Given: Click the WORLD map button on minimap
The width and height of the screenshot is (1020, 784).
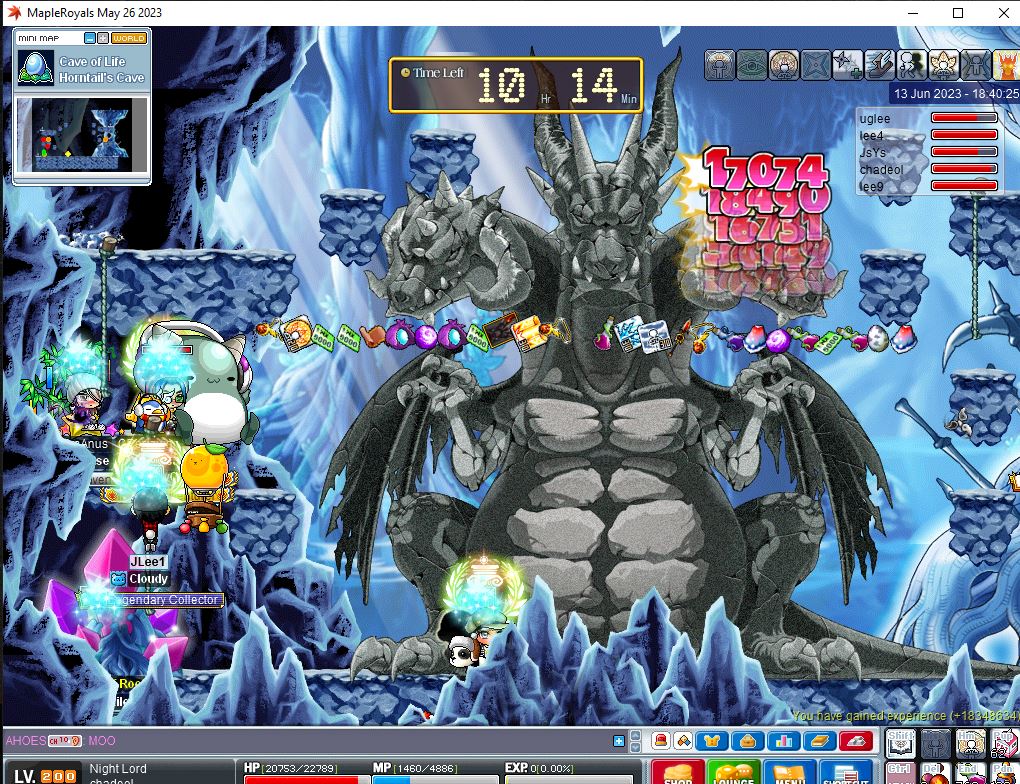Looking at the screenshot, I should tap(129, 38).
